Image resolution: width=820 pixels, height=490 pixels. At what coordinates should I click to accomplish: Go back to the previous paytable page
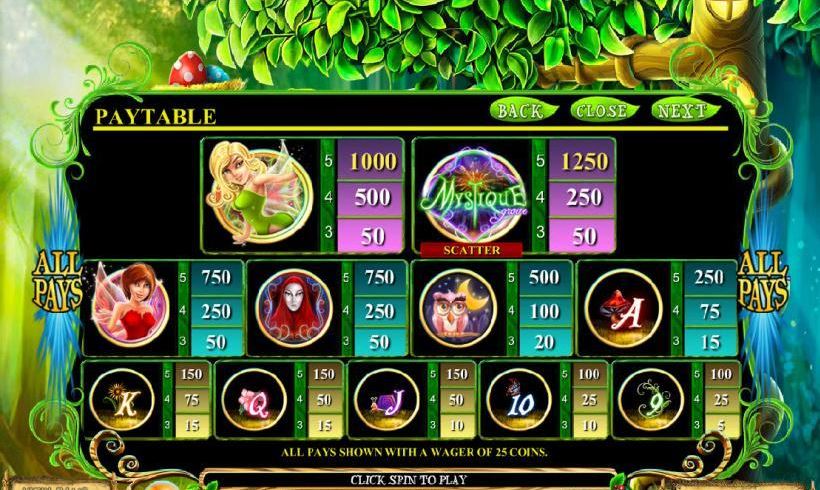click(x=520, y=111)
